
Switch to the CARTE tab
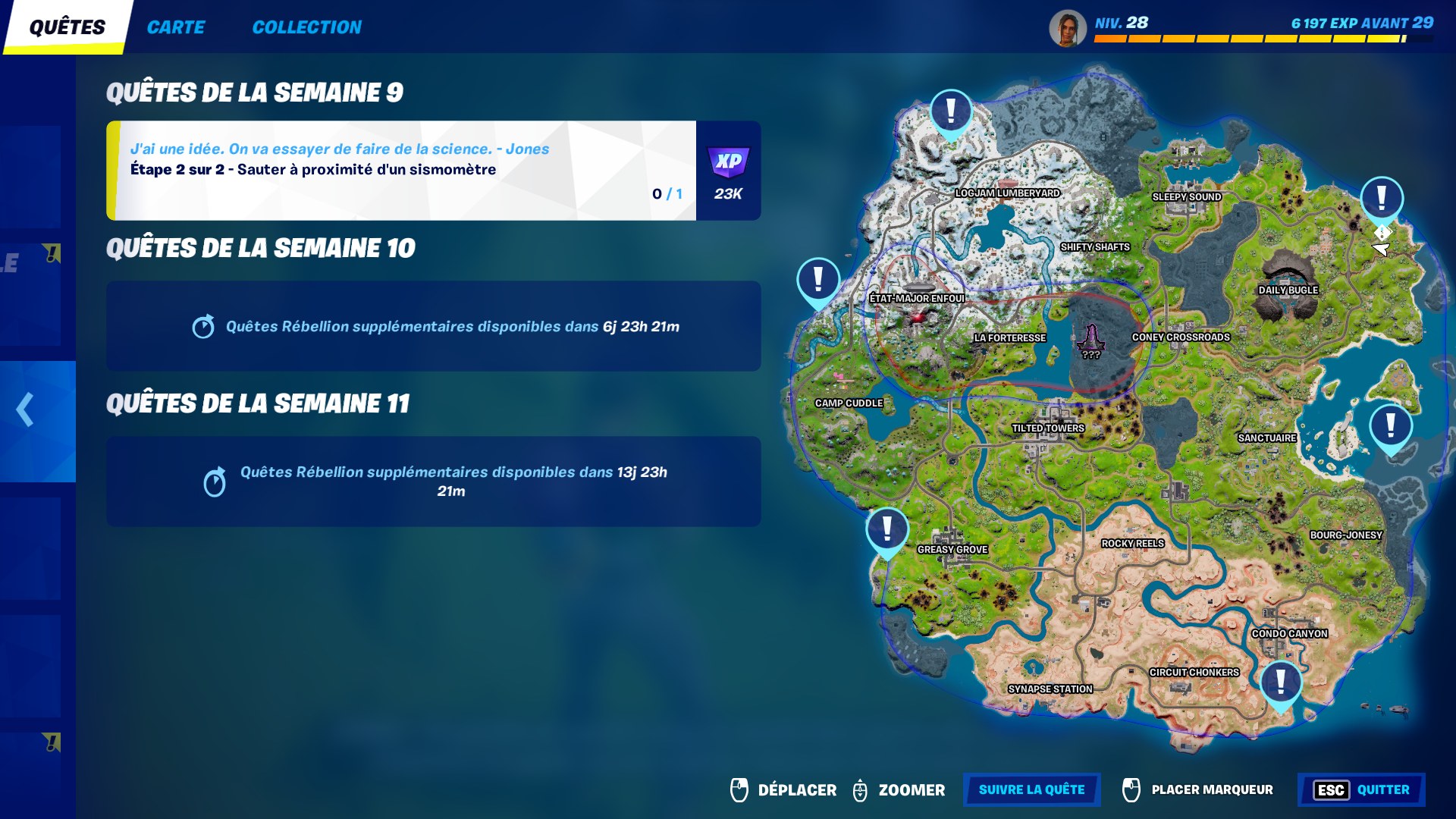(177, 27)
